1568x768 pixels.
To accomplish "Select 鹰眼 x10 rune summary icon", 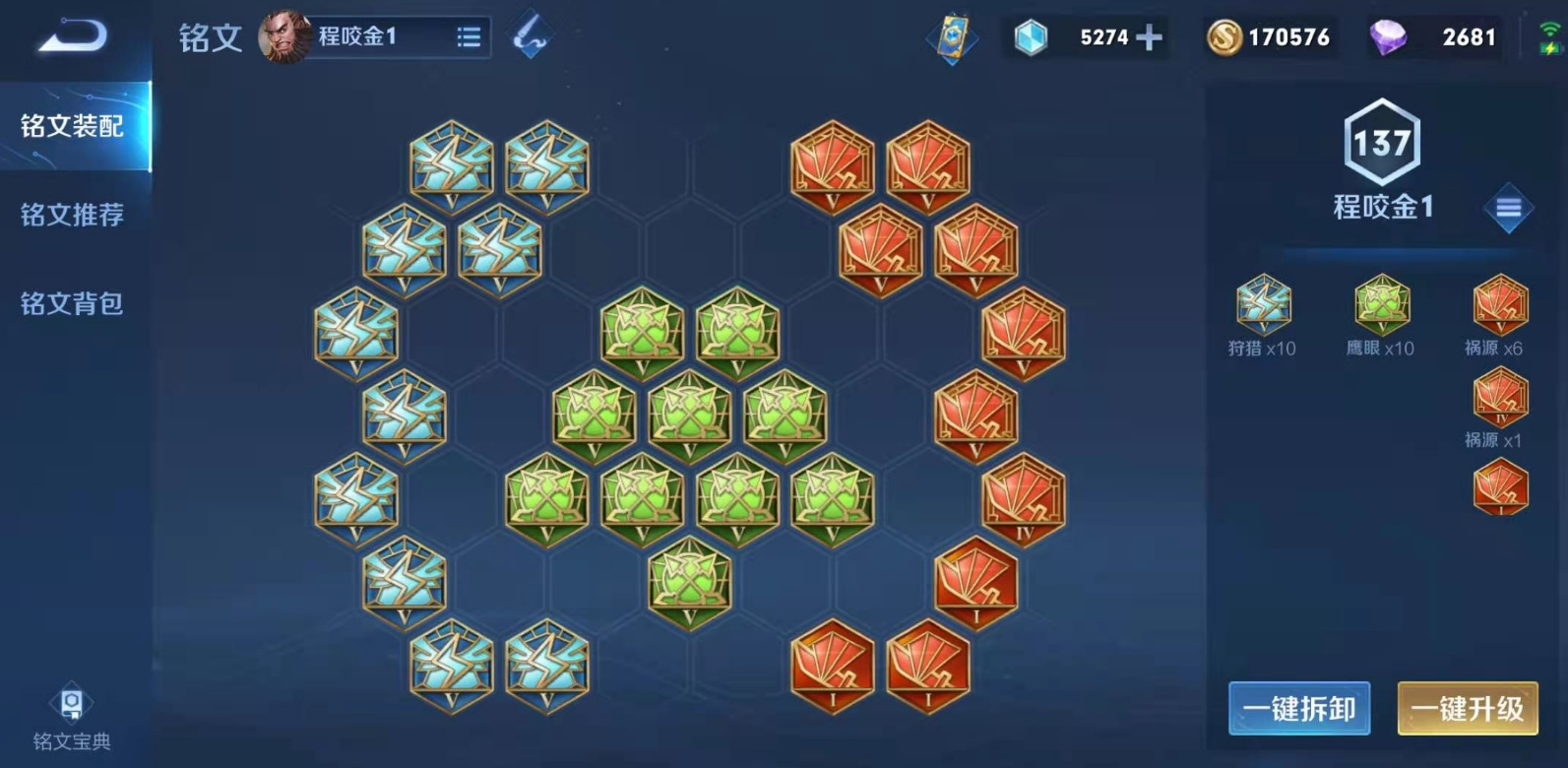I will (1381, 304).
